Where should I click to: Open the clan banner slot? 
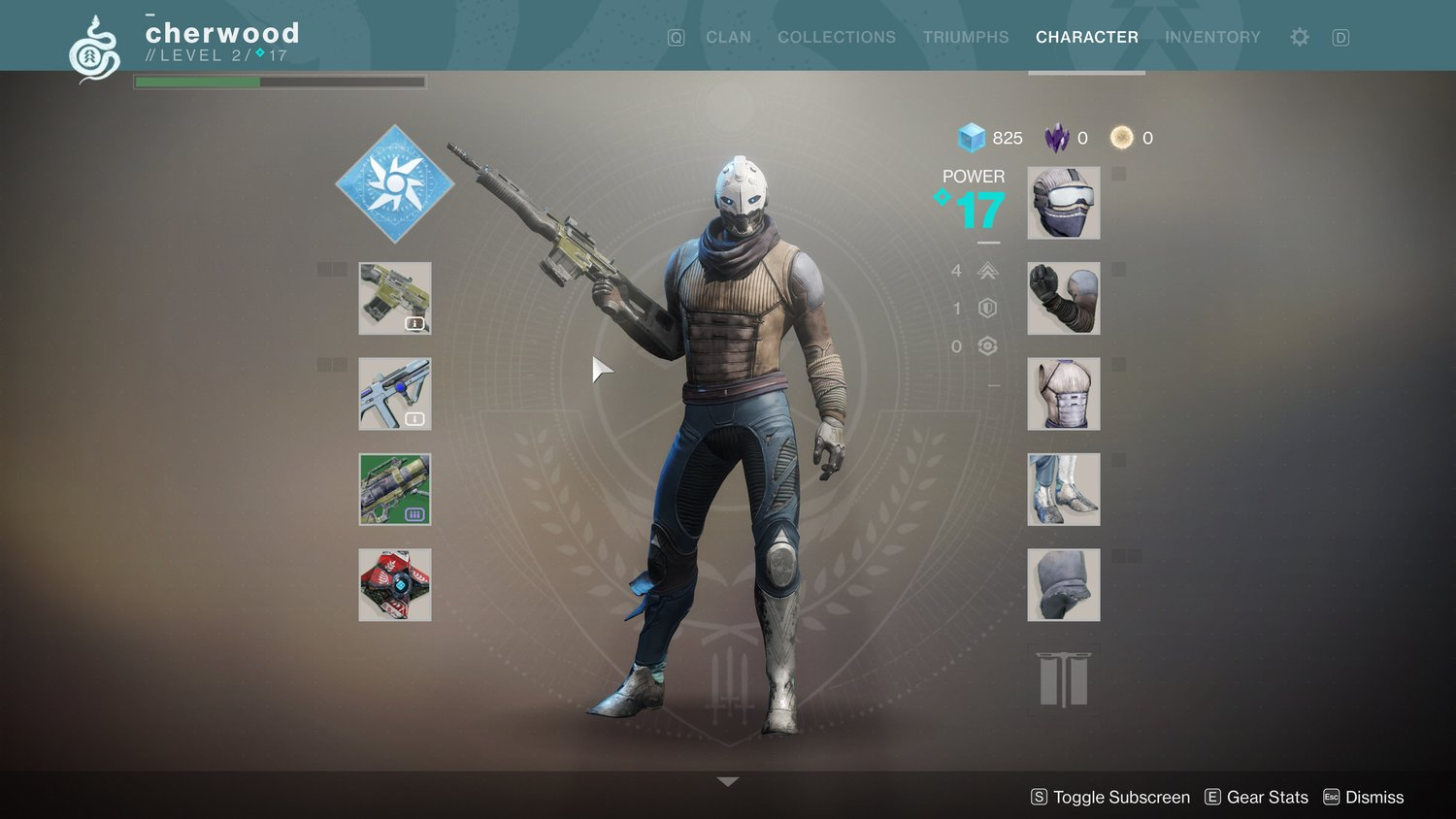point(1063,680)
